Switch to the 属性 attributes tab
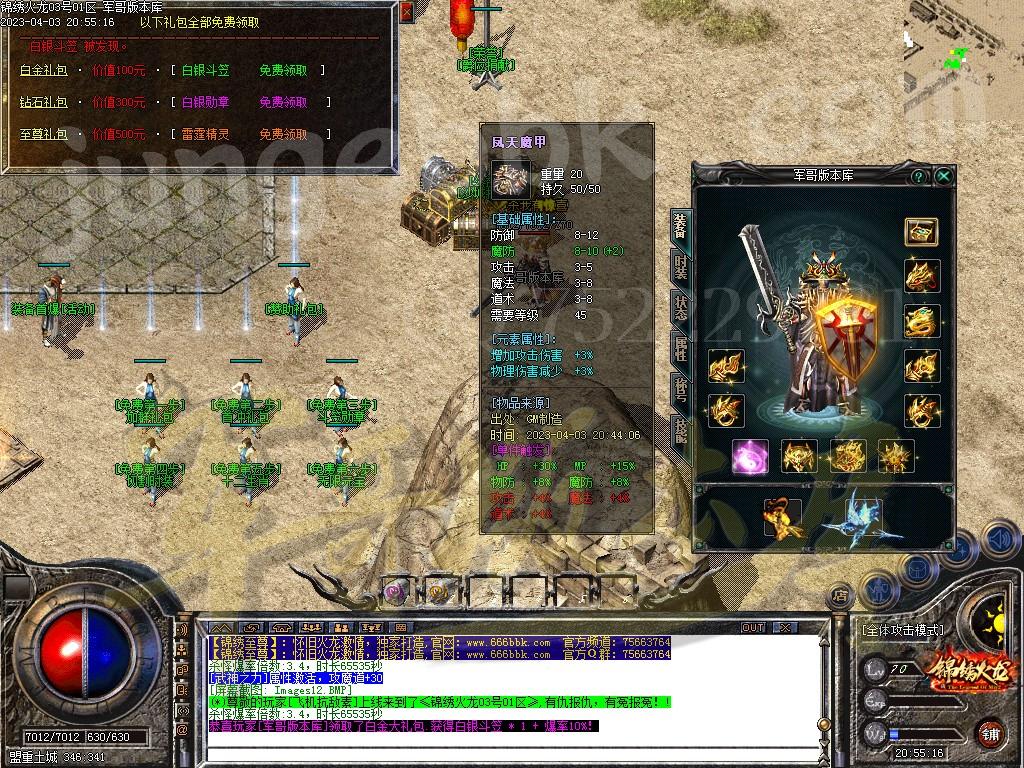Screen dimensions: 1024x768 coord(680,348)
